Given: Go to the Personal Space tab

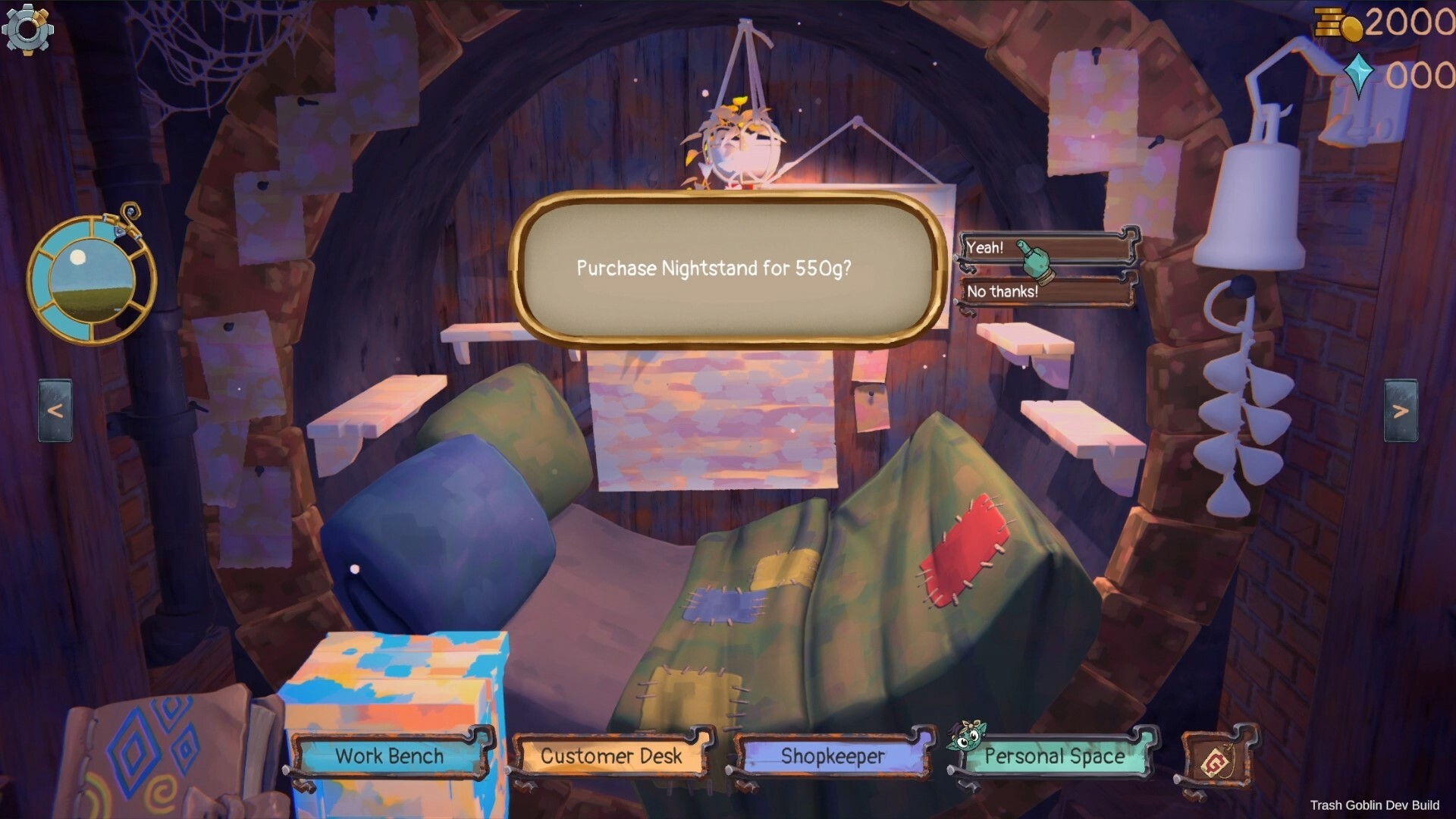Looking at the screenshot, I should pos(1054,756).
